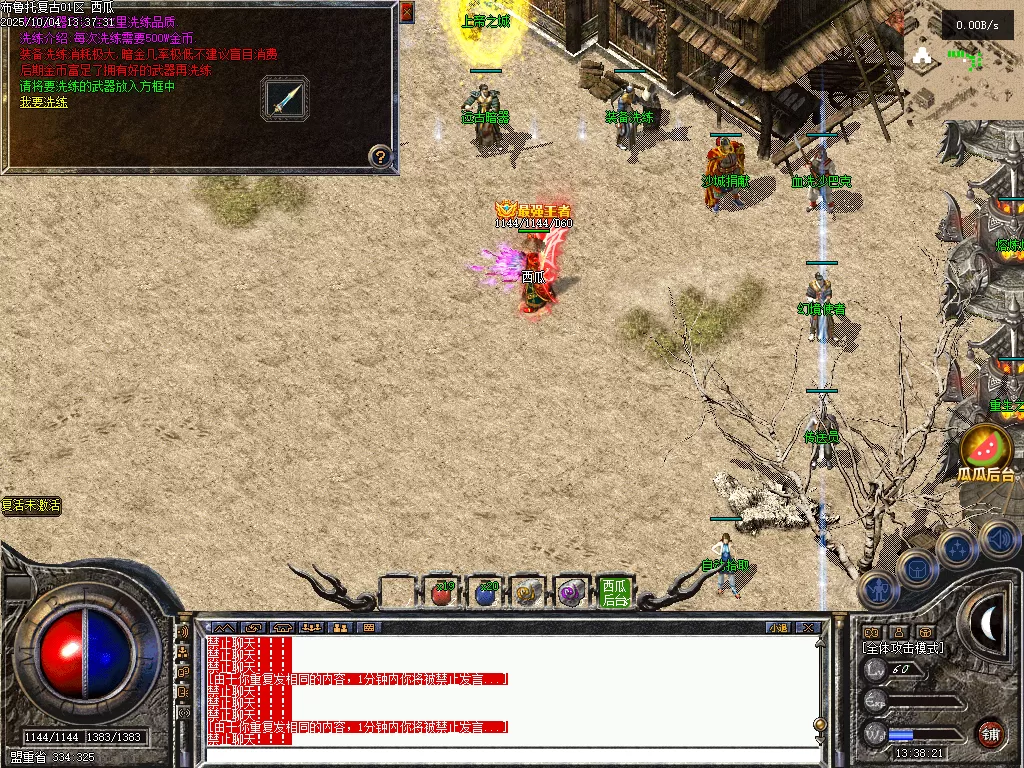
Task: Open the character figure round button
Action: pos(877,589)
